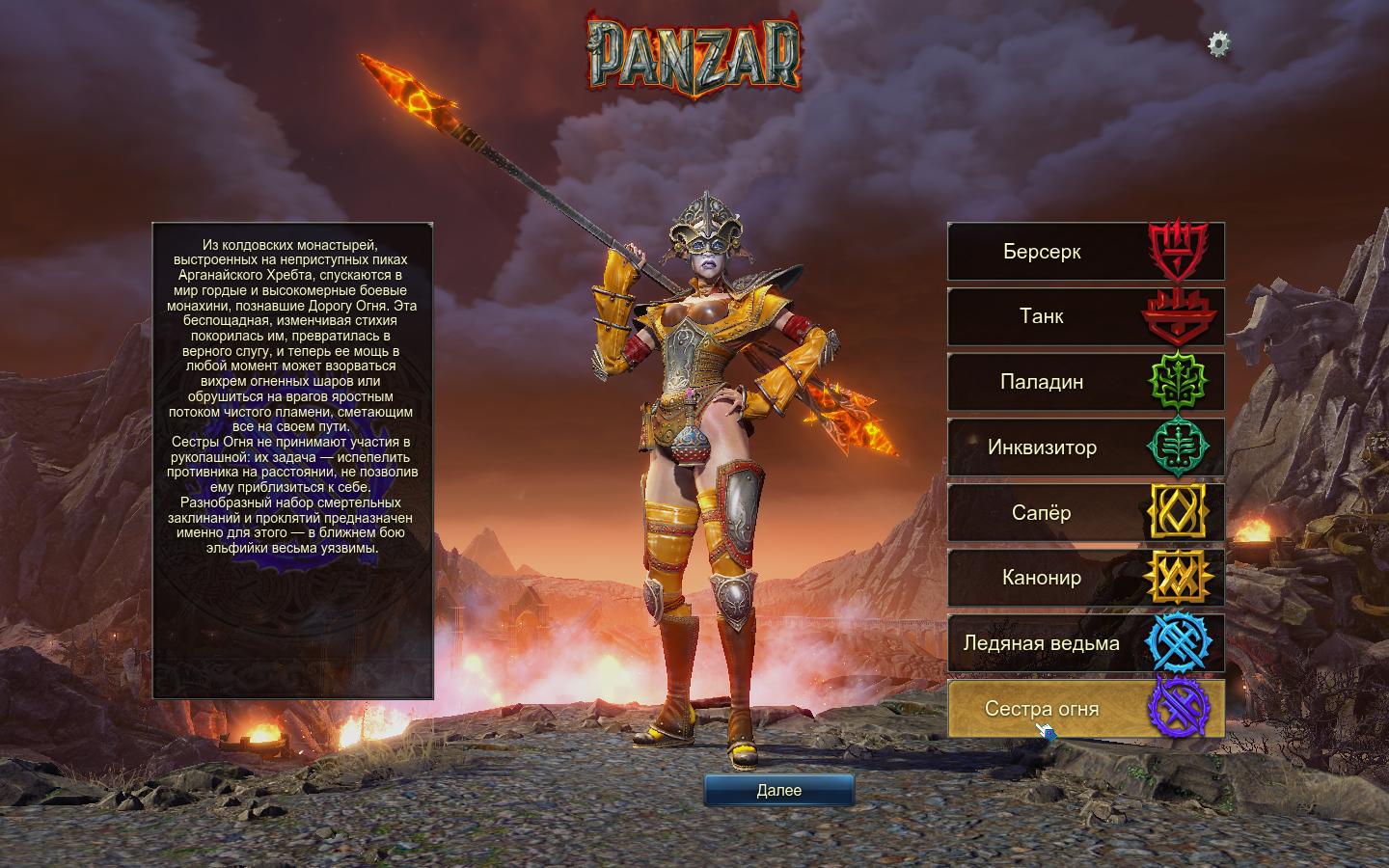Click the Далее button to continue

click(x=778, y=790)
